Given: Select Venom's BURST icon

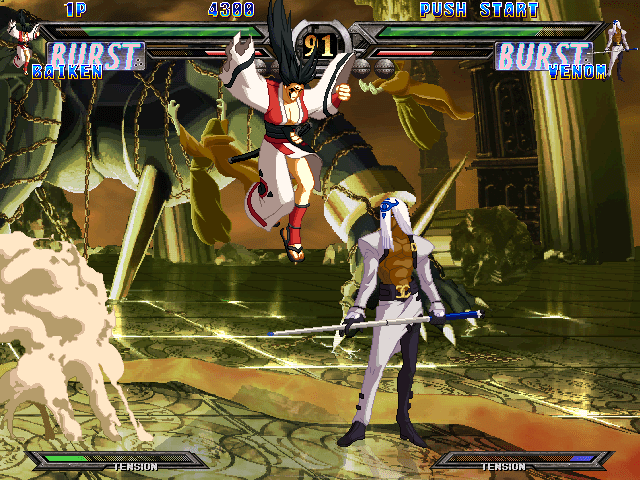Looking at the screenshot, I should (x=543, y=55).
